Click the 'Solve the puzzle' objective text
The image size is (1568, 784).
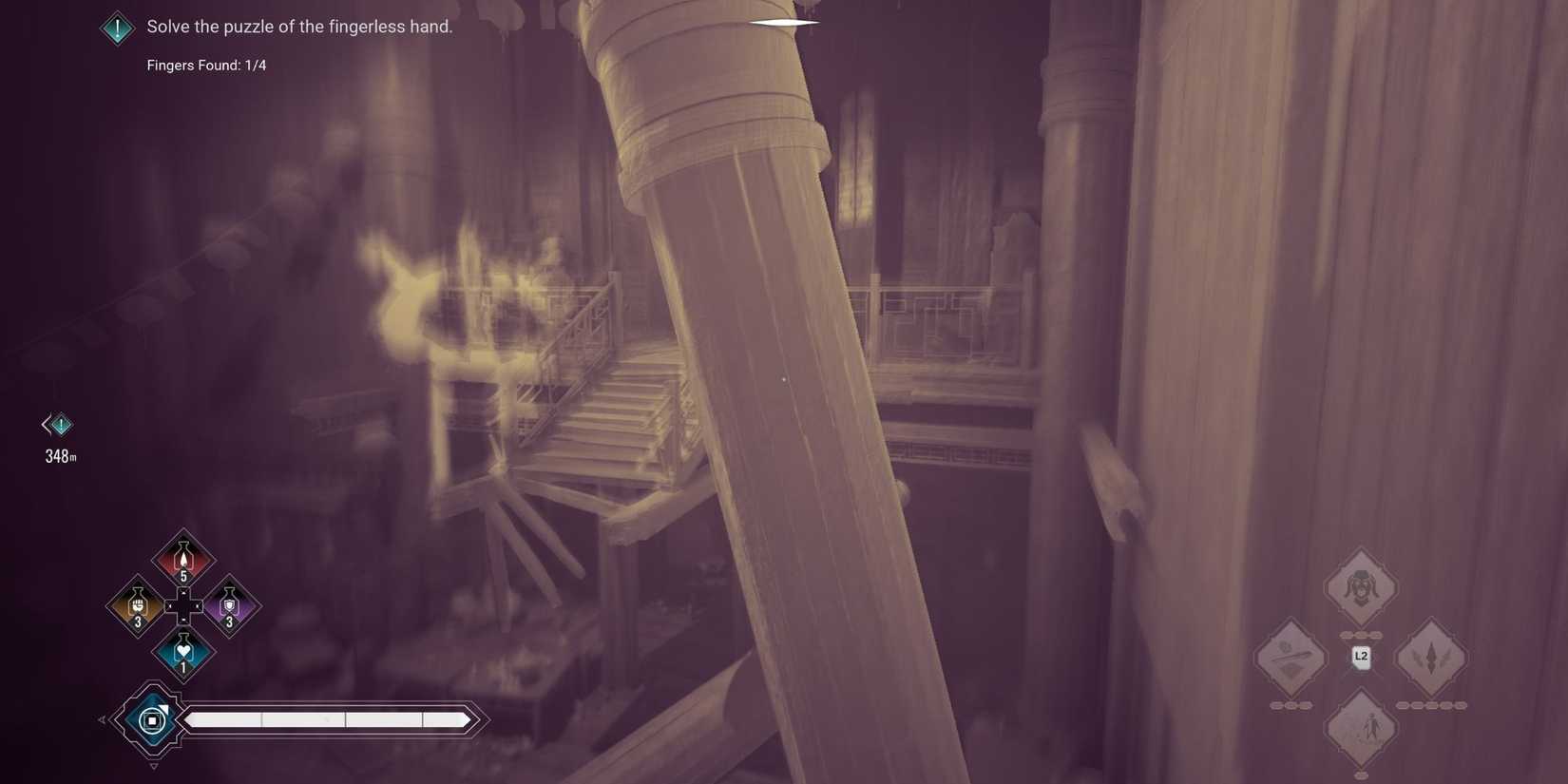tap(299, 26)
